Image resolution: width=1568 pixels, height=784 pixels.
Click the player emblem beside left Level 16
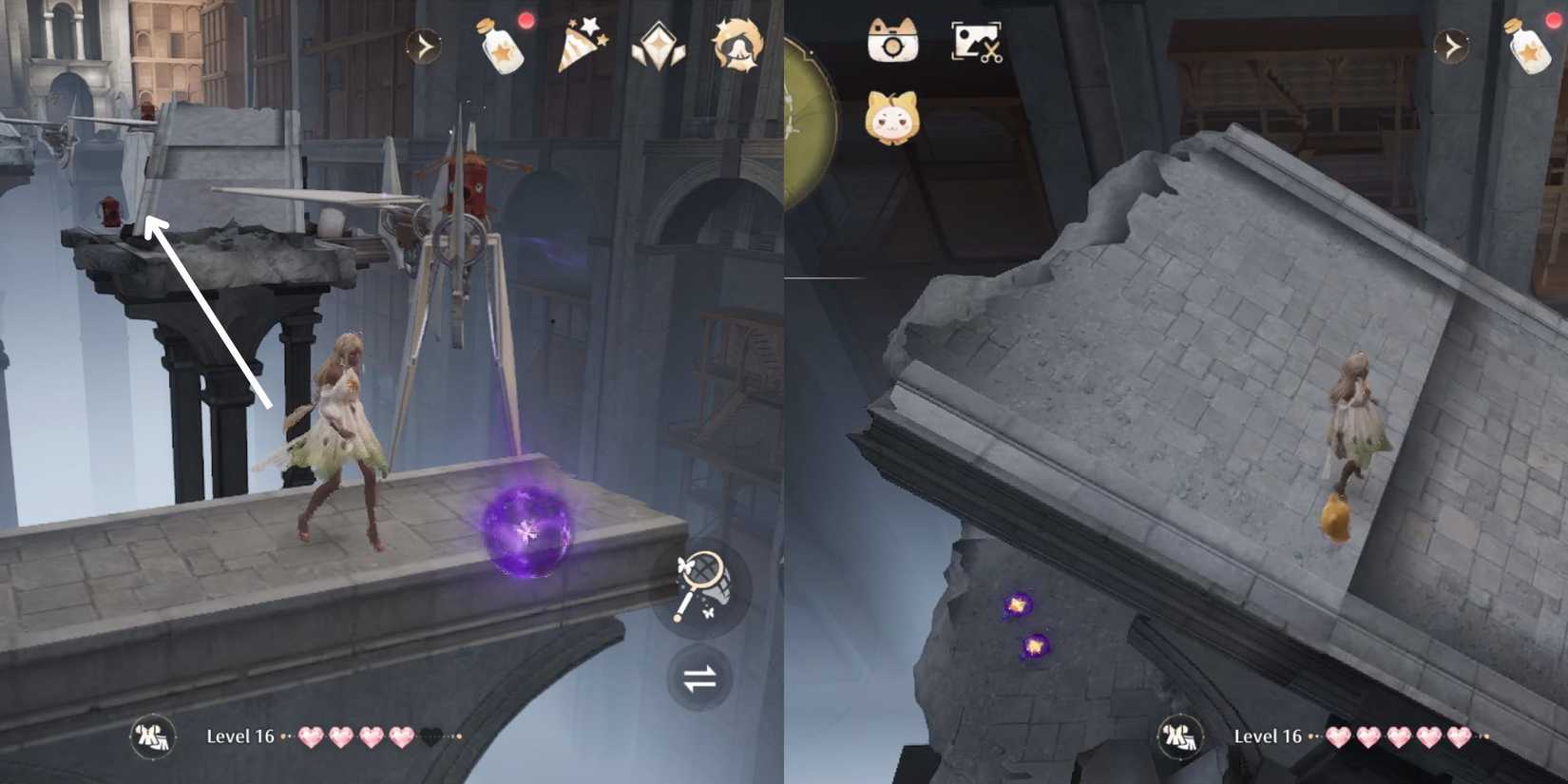pos(152,735)
